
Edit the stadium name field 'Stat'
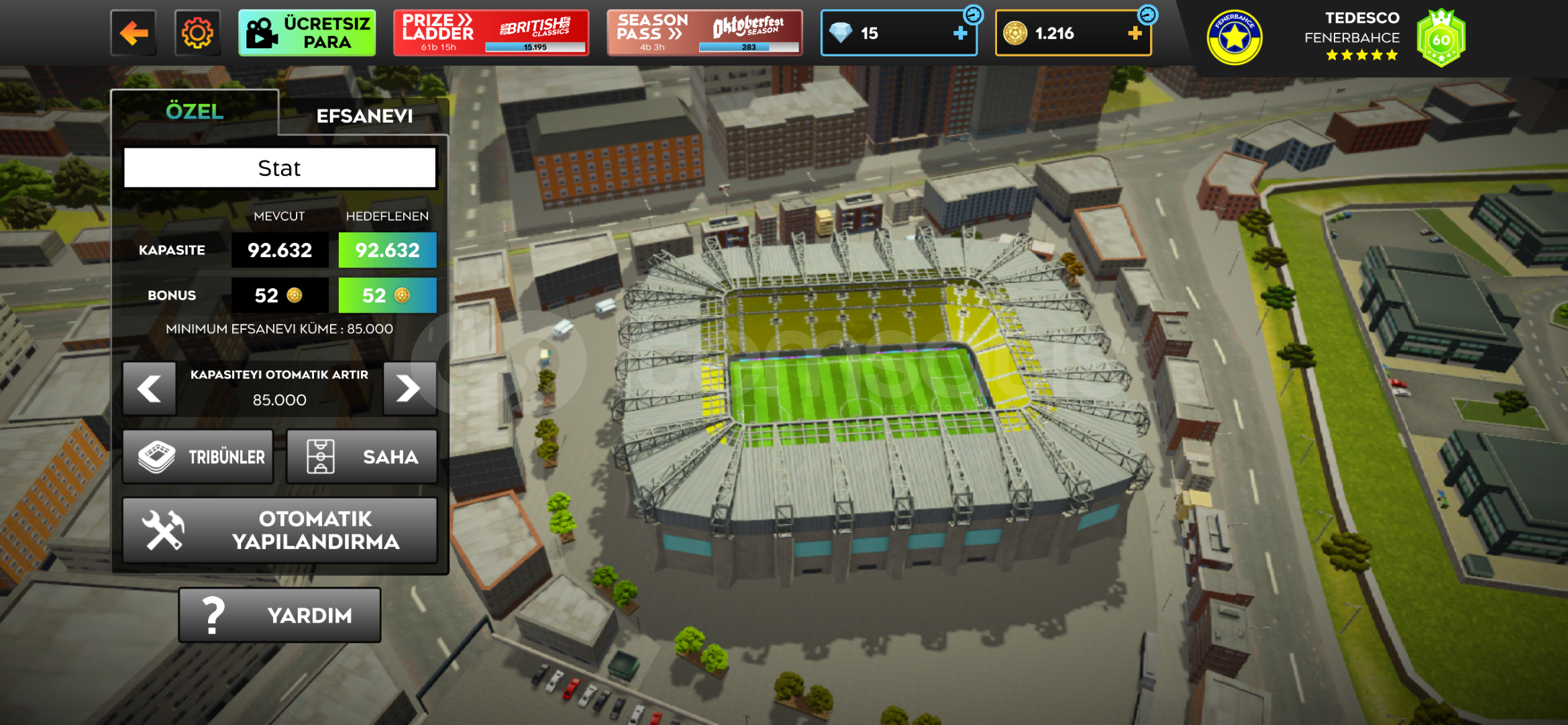click(x=280, y=168)
